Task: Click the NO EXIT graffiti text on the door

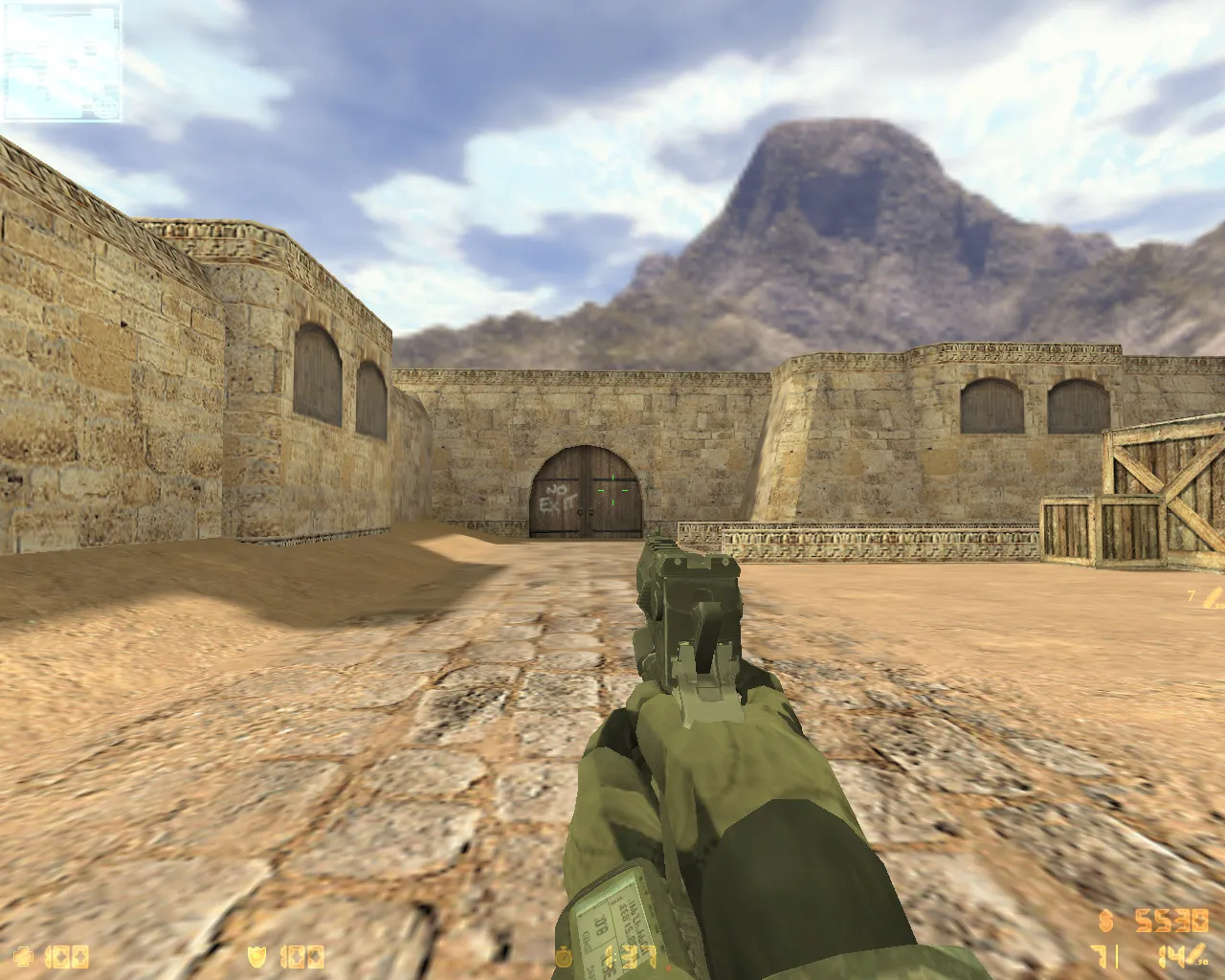Action: [558, 498]
